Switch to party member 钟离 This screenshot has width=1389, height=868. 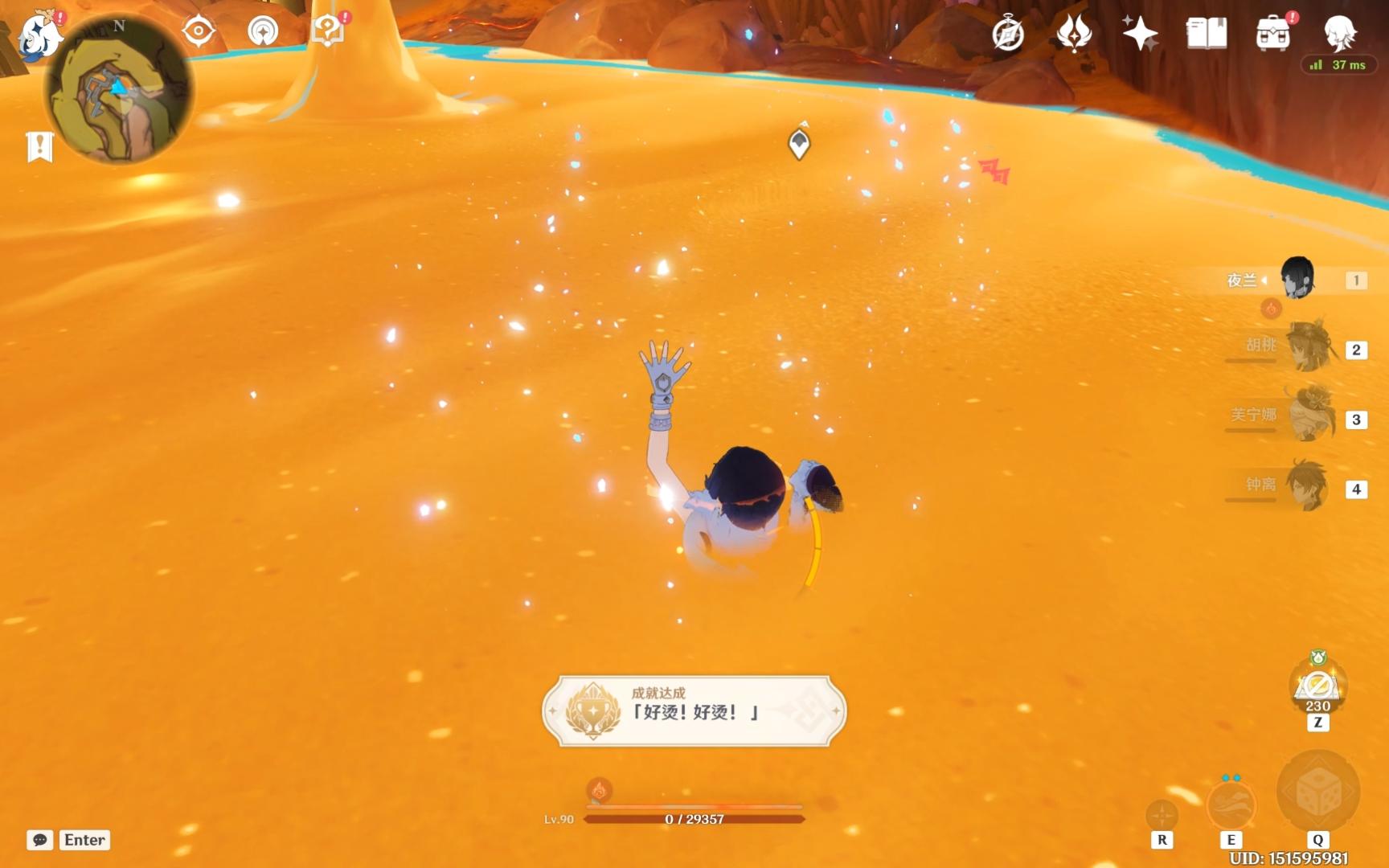click(1307, 485)
